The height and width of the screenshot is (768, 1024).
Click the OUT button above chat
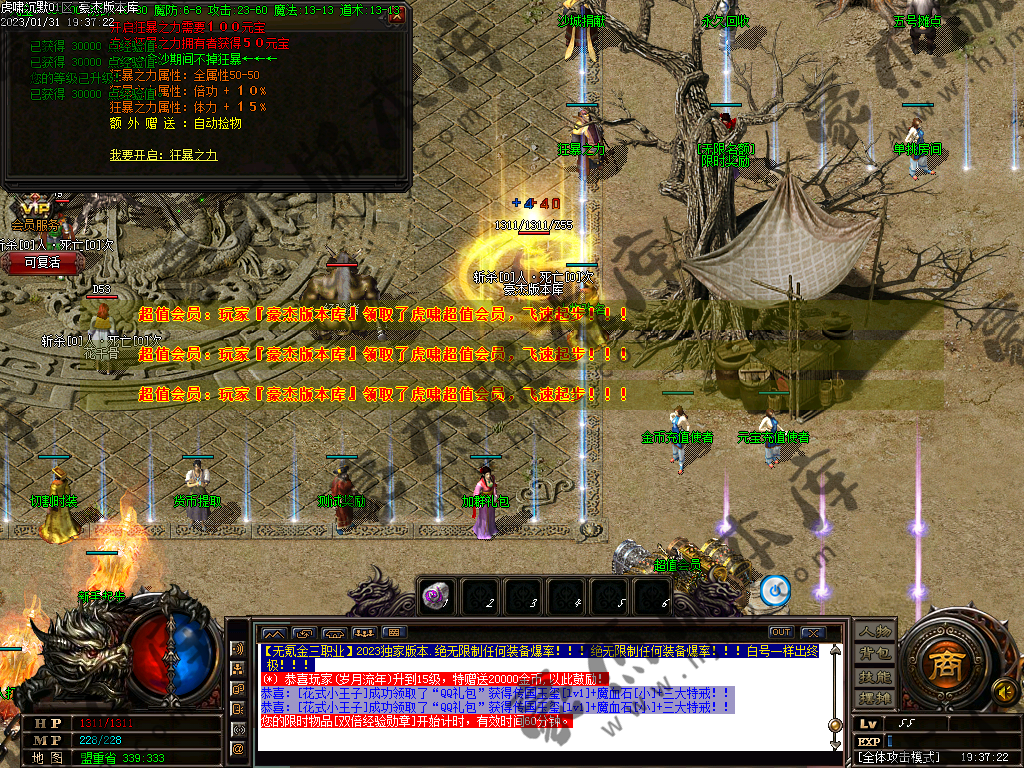(781, 632)
